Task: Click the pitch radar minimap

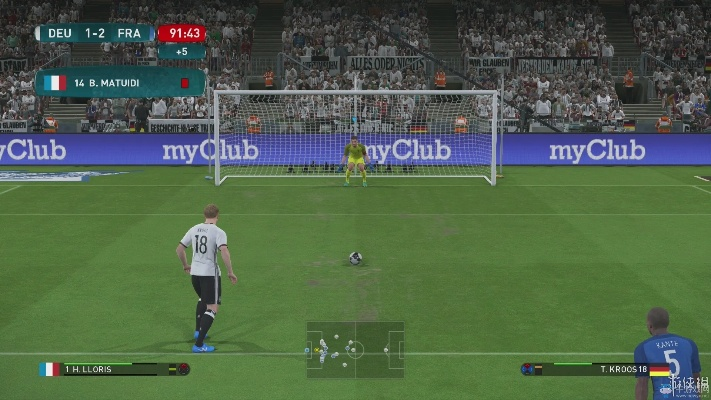Action: point(355,349)
